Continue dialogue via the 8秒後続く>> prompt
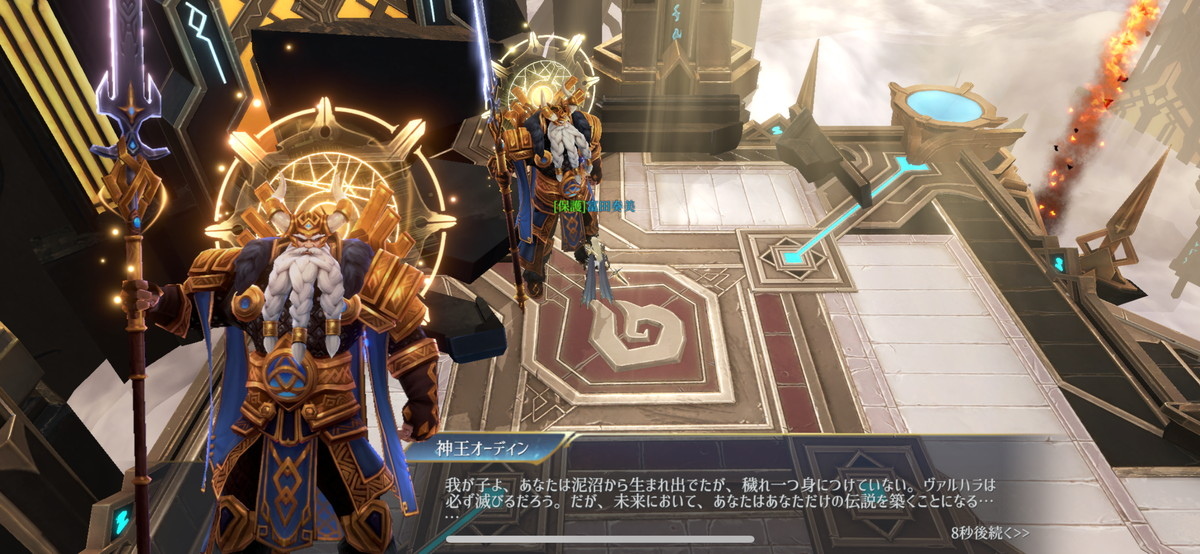The image size is (1200, 554). point(989,532)
